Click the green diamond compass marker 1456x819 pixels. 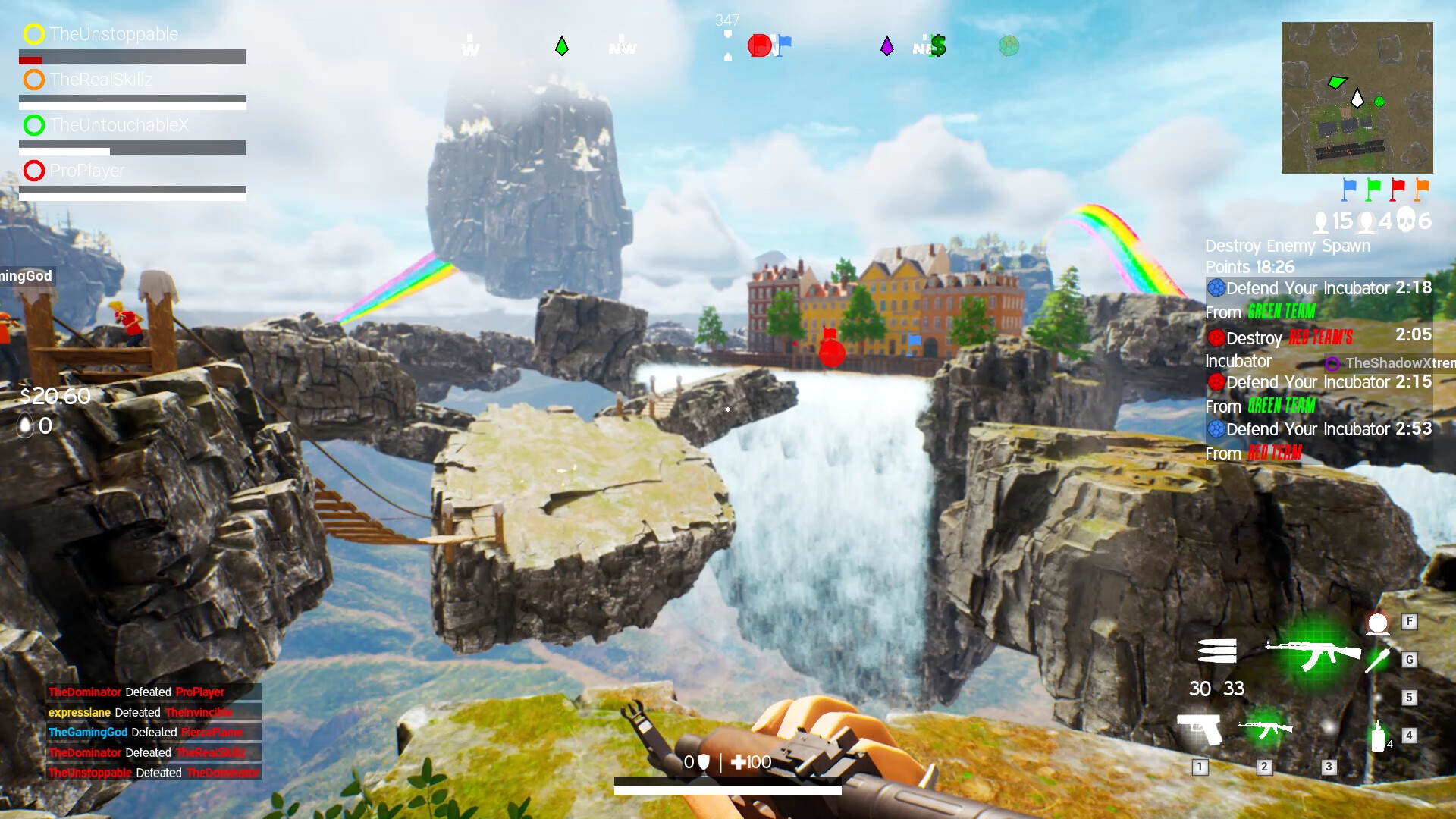(x=562, y=46)
